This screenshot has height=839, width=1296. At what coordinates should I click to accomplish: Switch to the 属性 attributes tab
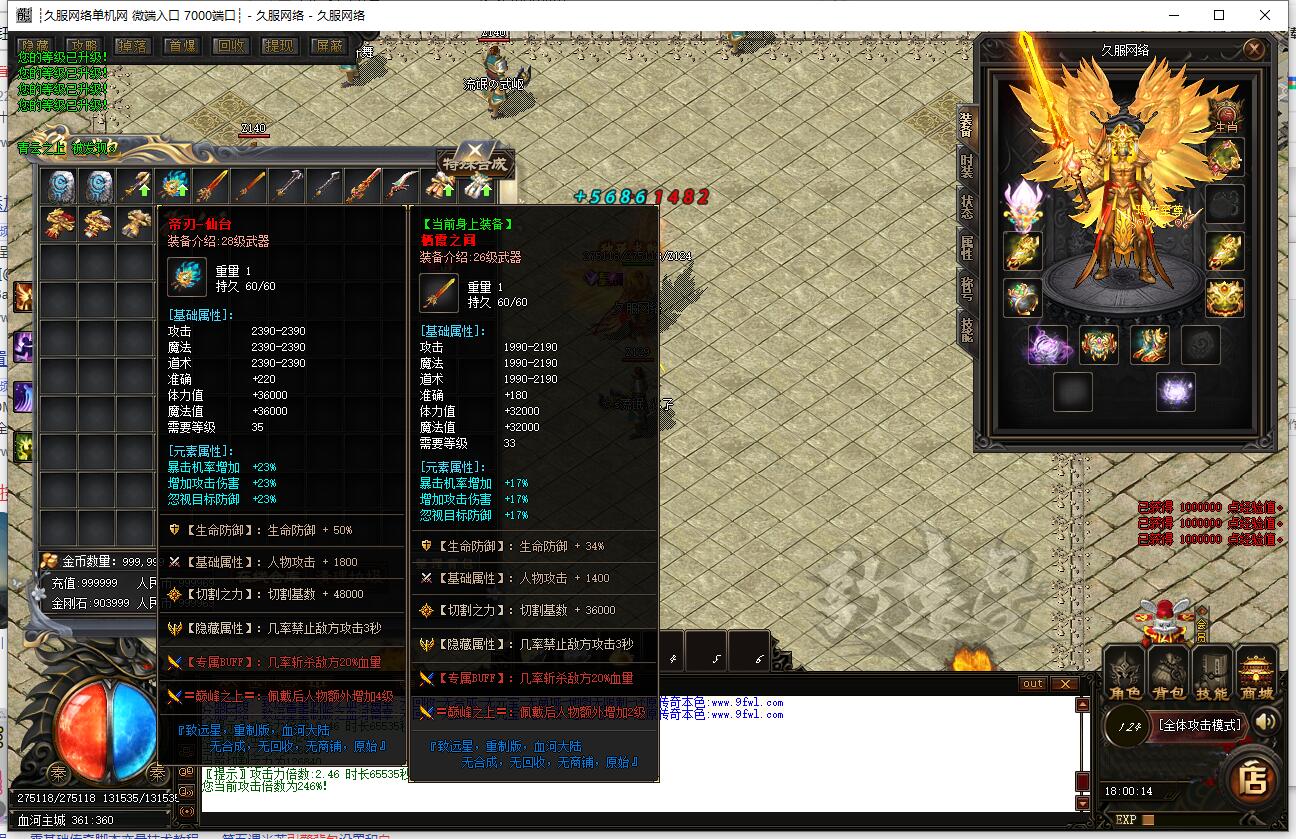[x=967, y=246]
